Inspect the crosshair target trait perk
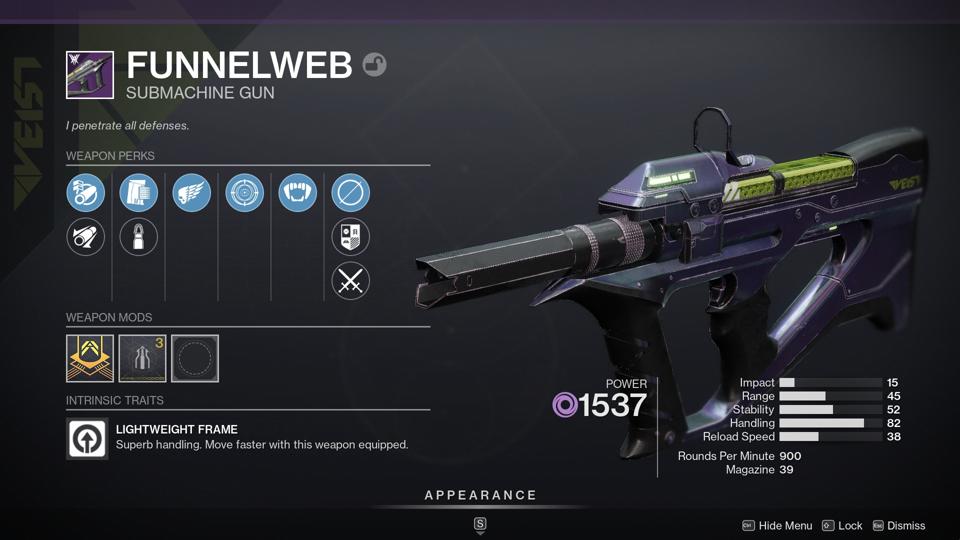Screen dimensions: 960x540 [x=245, y=193]
